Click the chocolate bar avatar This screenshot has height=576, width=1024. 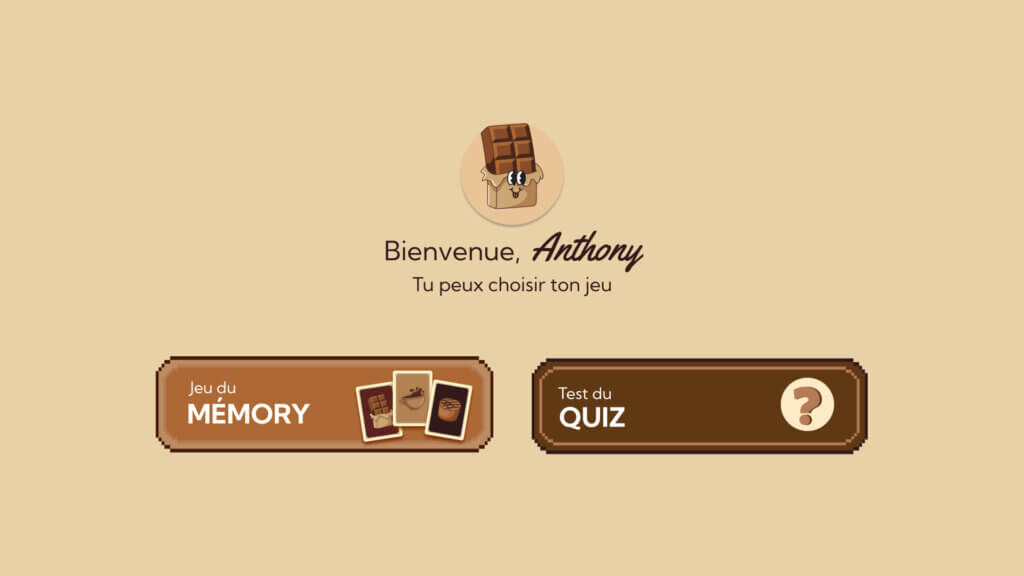511,172
